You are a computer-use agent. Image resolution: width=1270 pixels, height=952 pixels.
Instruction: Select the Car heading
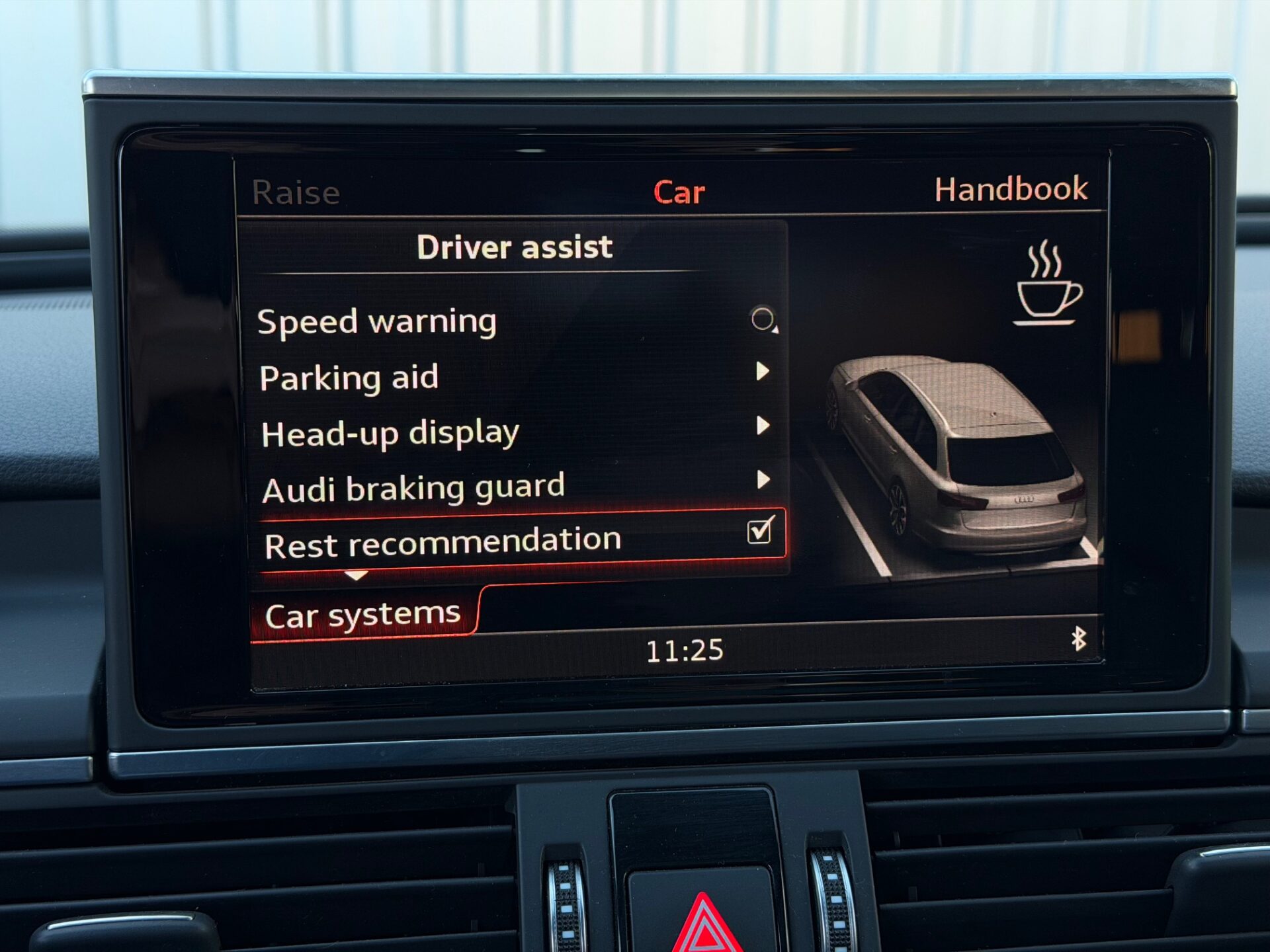coord(679,192)
